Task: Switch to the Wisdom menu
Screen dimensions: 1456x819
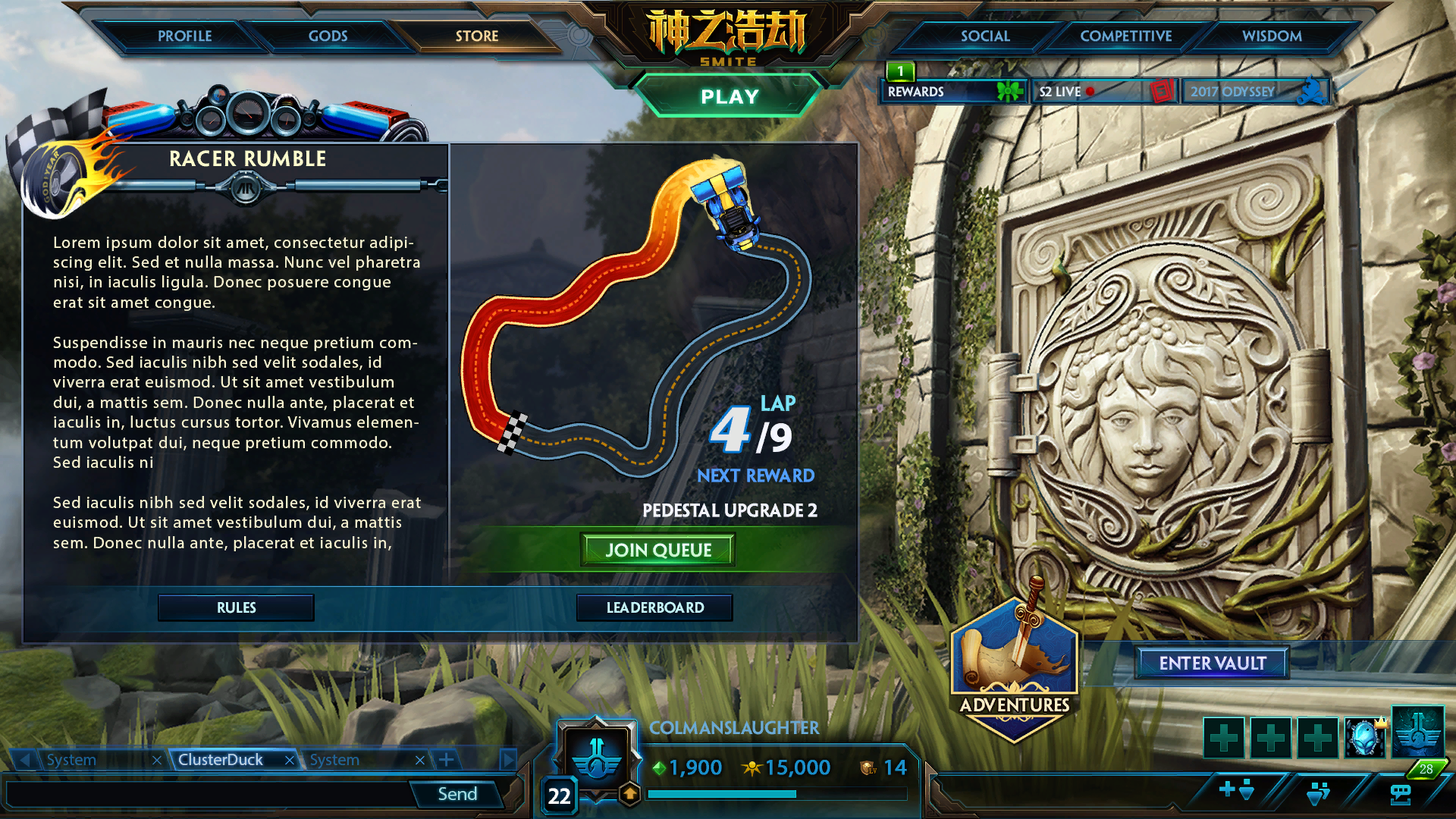Action: (x=1271, y=36)
